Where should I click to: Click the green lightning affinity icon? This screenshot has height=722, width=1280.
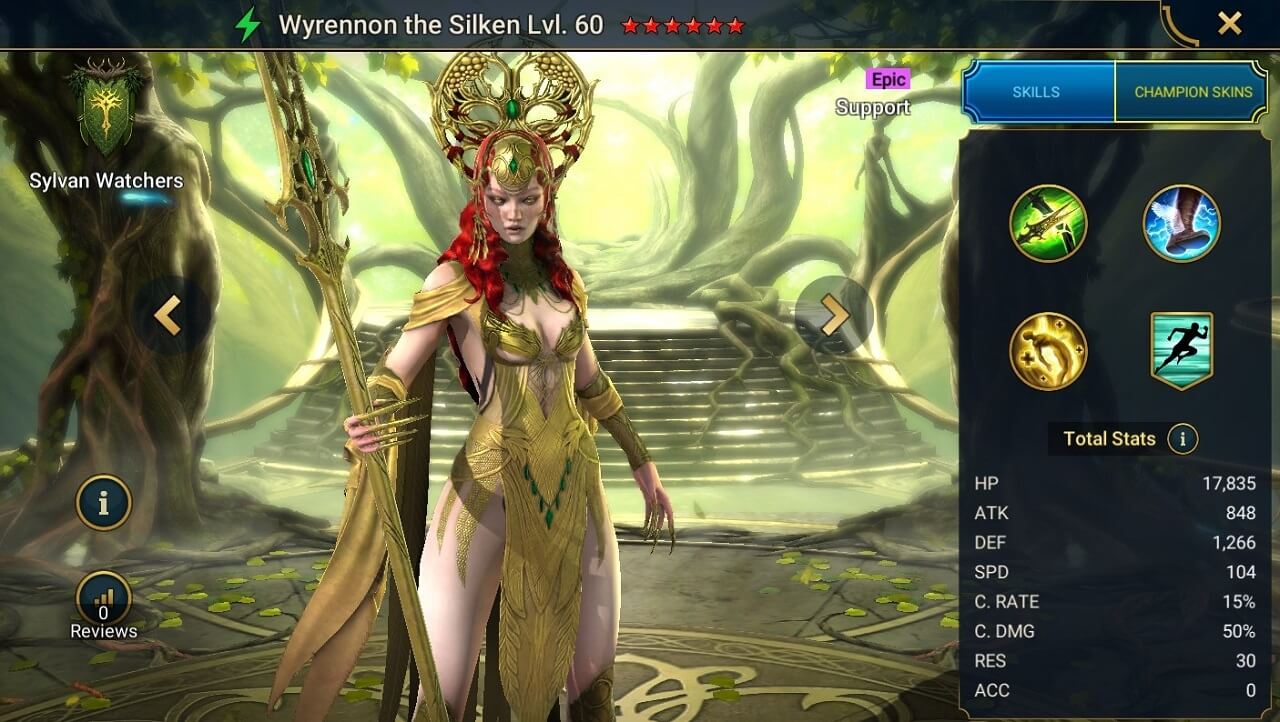[x=247, y=25]
